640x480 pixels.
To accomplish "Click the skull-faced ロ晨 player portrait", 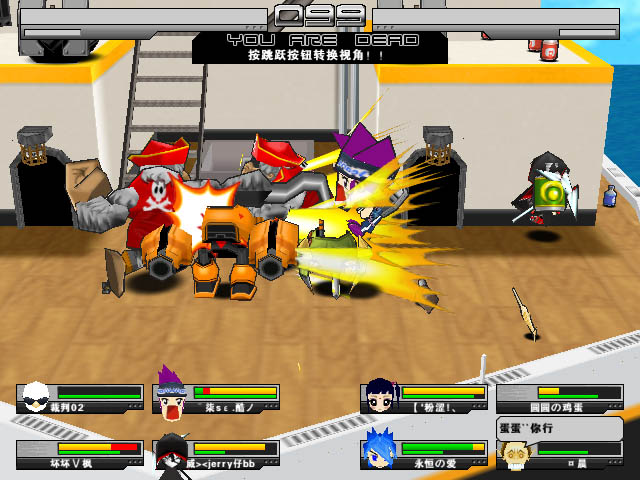I will click(x=516, y=453).
